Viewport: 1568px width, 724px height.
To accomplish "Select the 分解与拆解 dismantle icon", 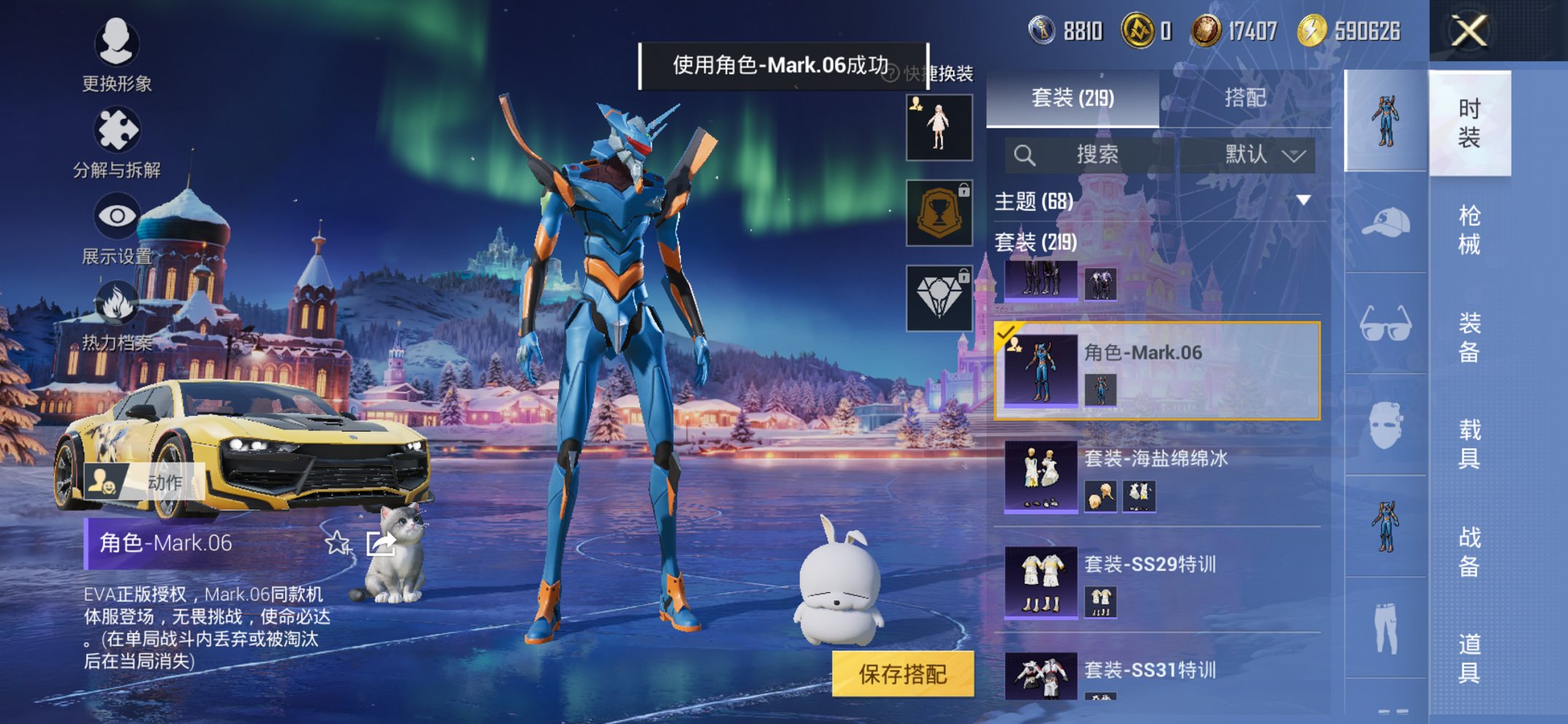I will (x=119, y=130).
